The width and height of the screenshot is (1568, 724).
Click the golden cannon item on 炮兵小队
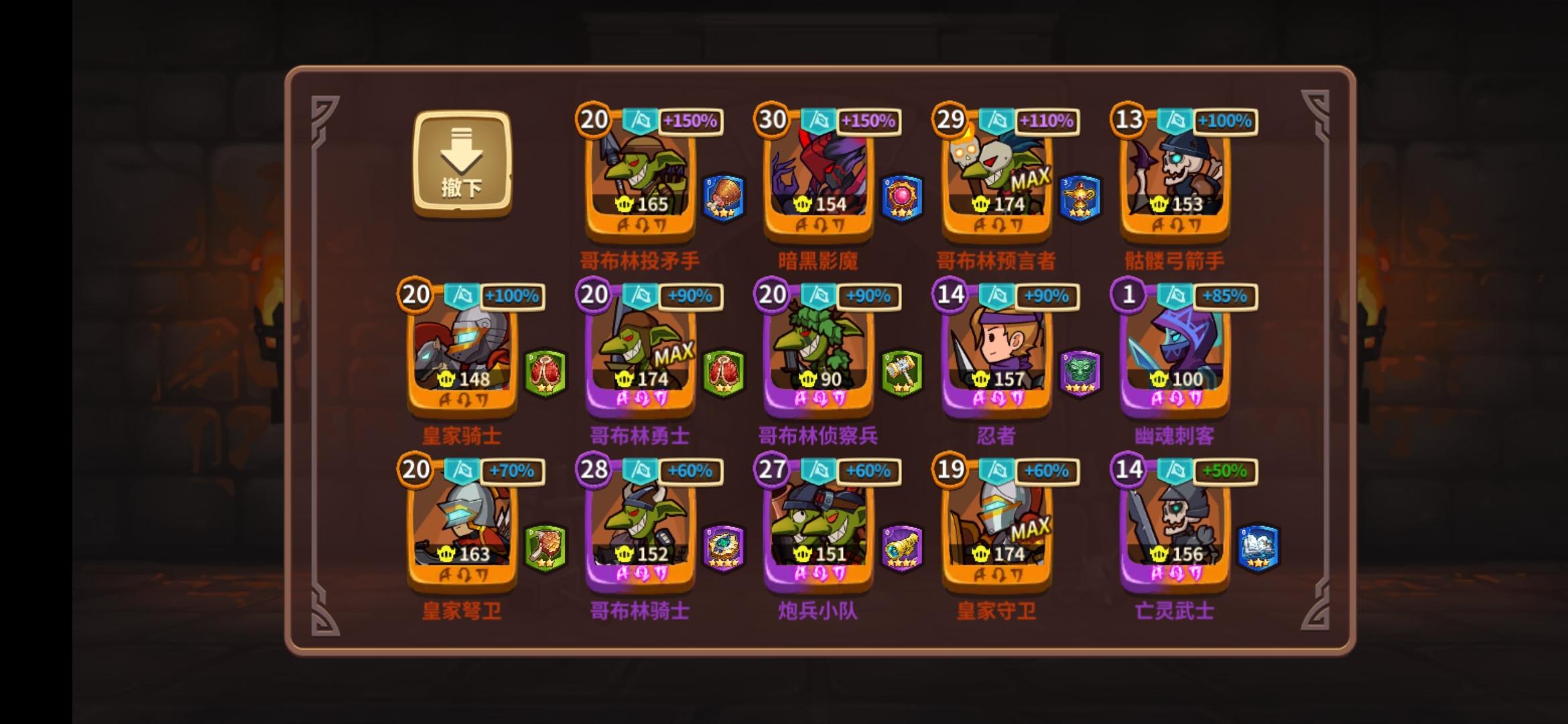click(901, 550)
